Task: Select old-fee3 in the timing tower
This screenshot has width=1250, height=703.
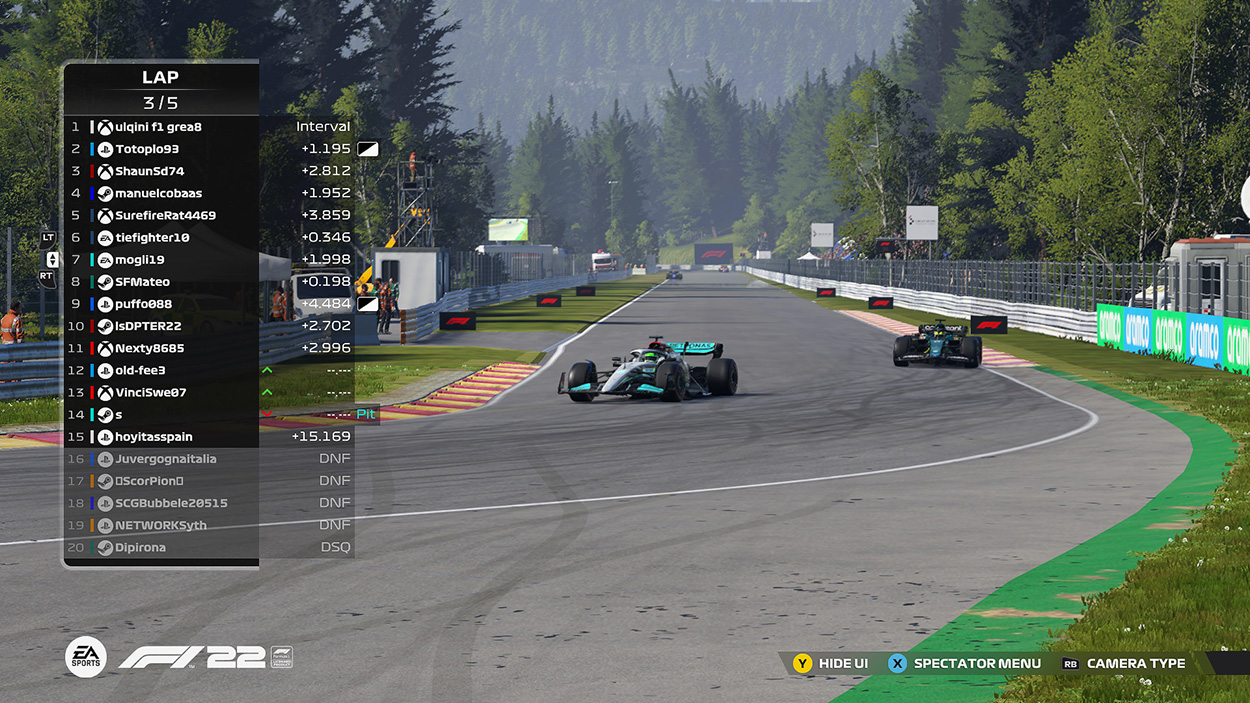Action: (140, 370)
